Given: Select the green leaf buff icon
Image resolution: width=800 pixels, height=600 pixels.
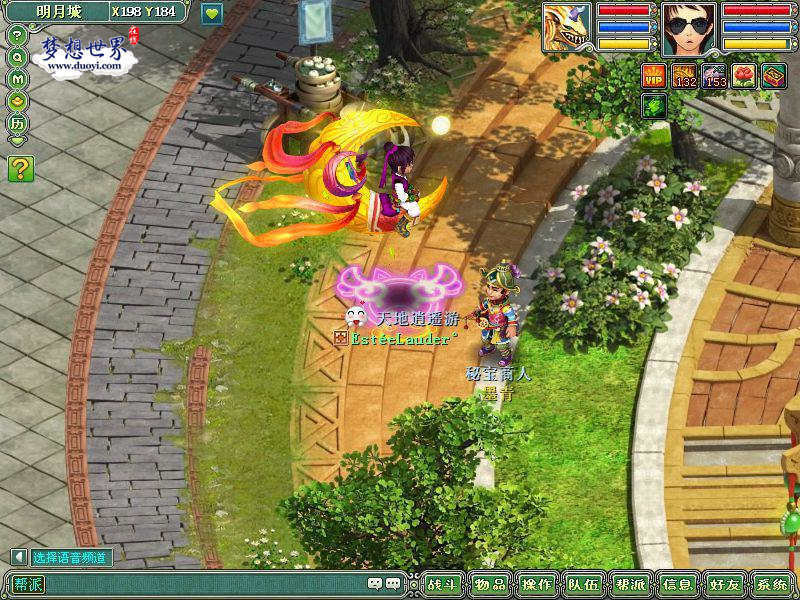Looking at the screenshot, I should (x=654, y=105).
